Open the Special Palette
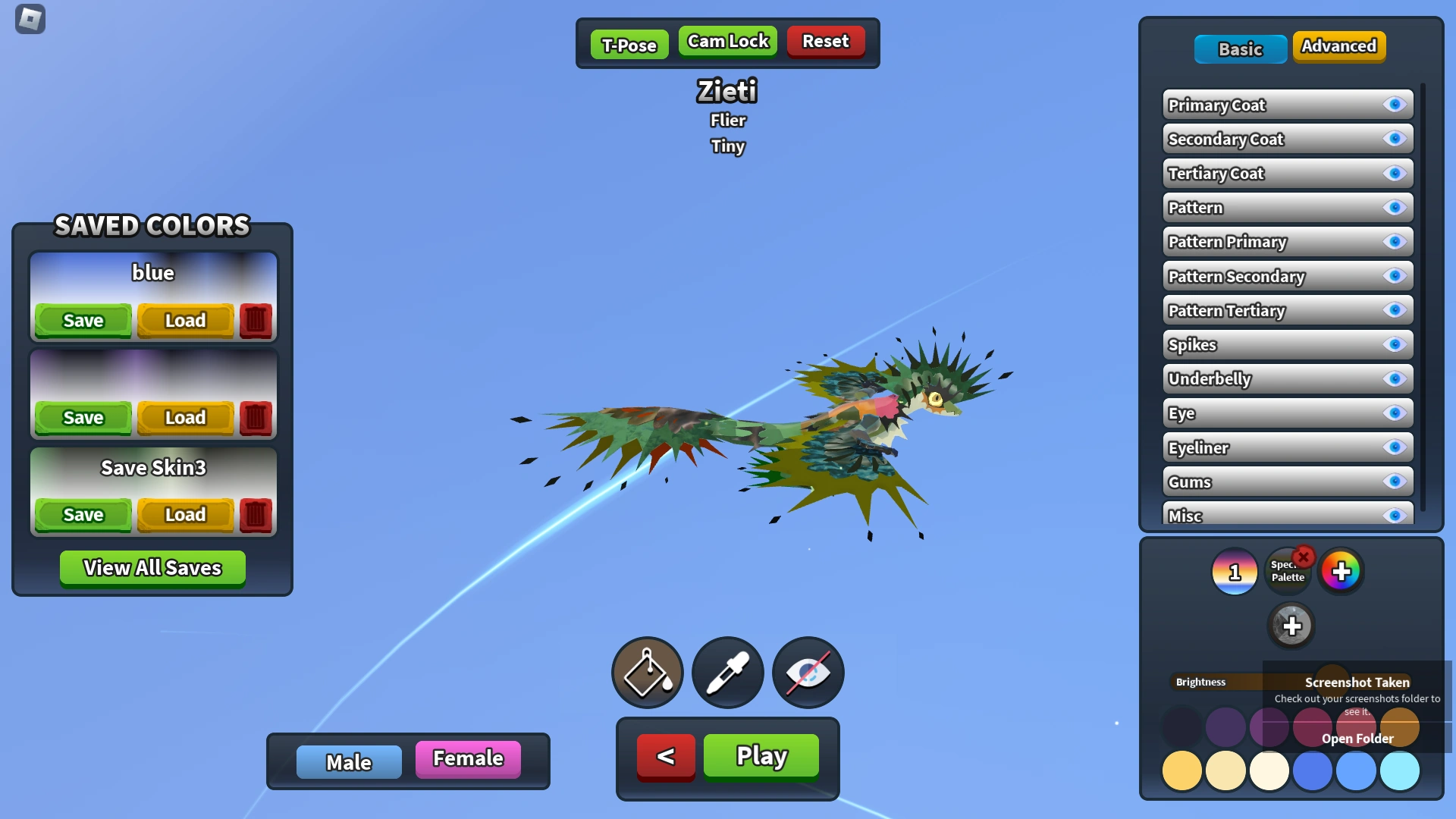This screenshot has width=1456, height=819. 1287,571
